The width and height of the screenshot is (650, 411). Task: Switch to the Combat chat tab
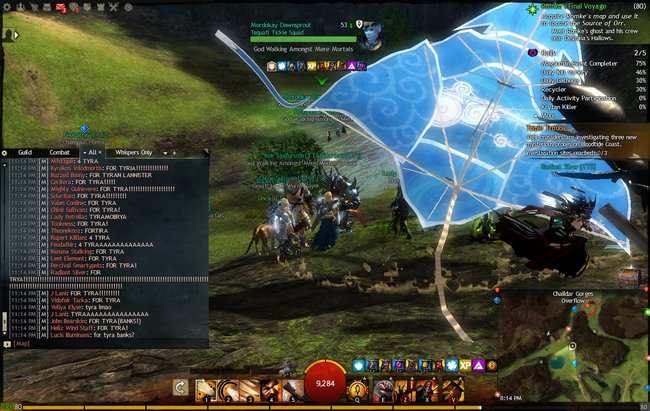[59, 152]
